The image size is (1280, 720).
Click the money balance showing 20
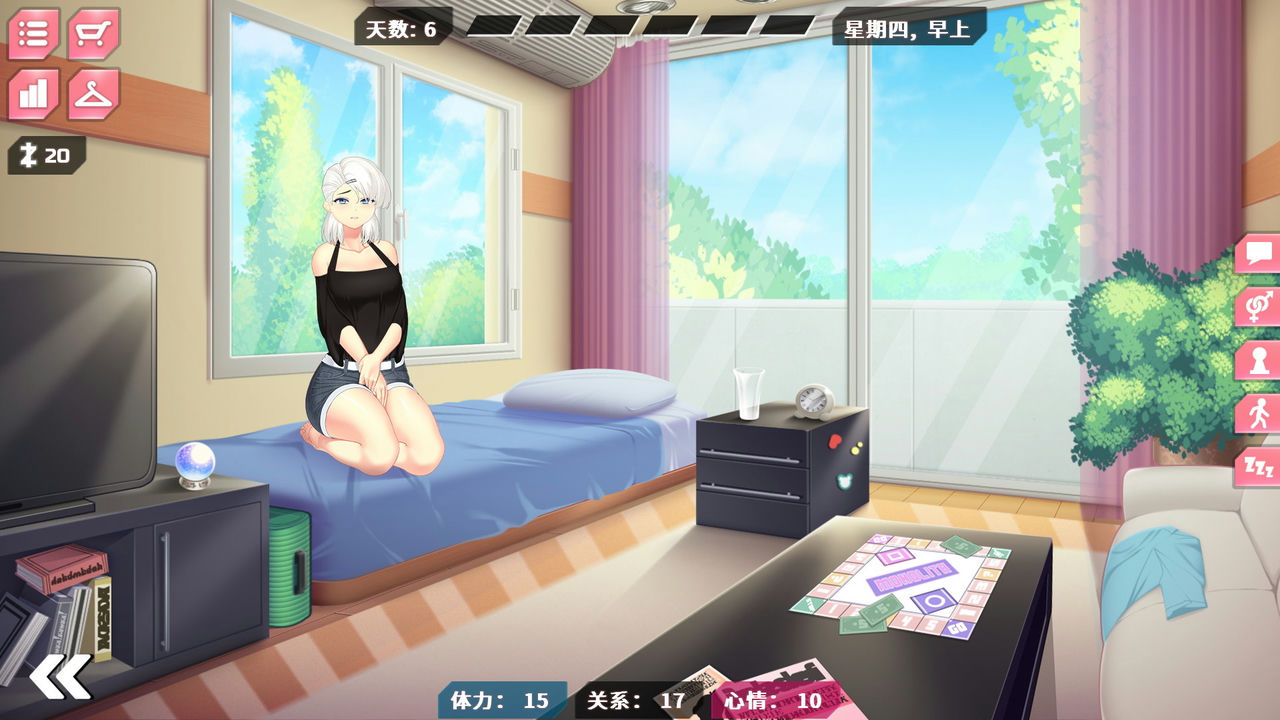coord(47,154)
